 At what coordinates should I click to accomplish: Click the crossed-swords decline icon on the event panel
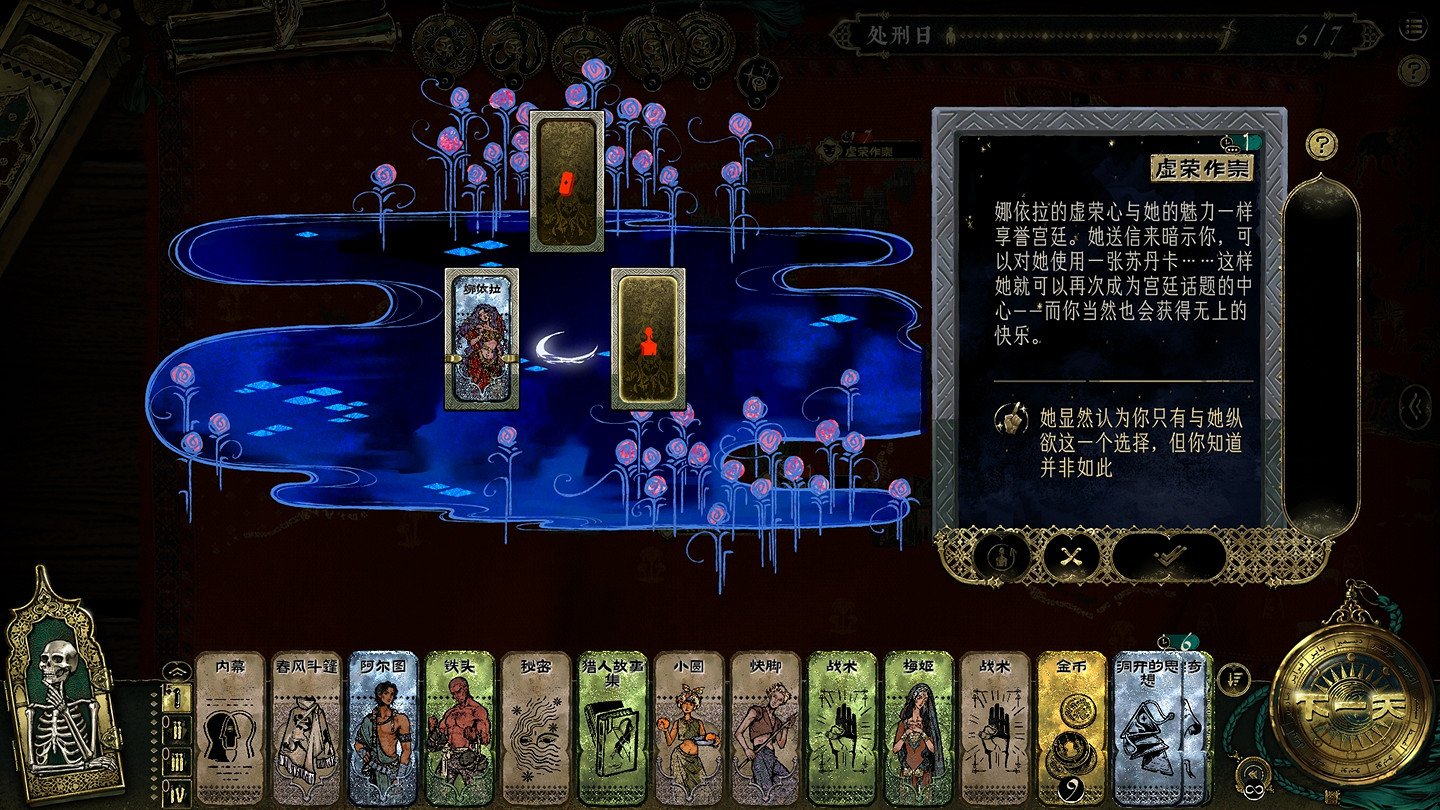(1069, 556)
